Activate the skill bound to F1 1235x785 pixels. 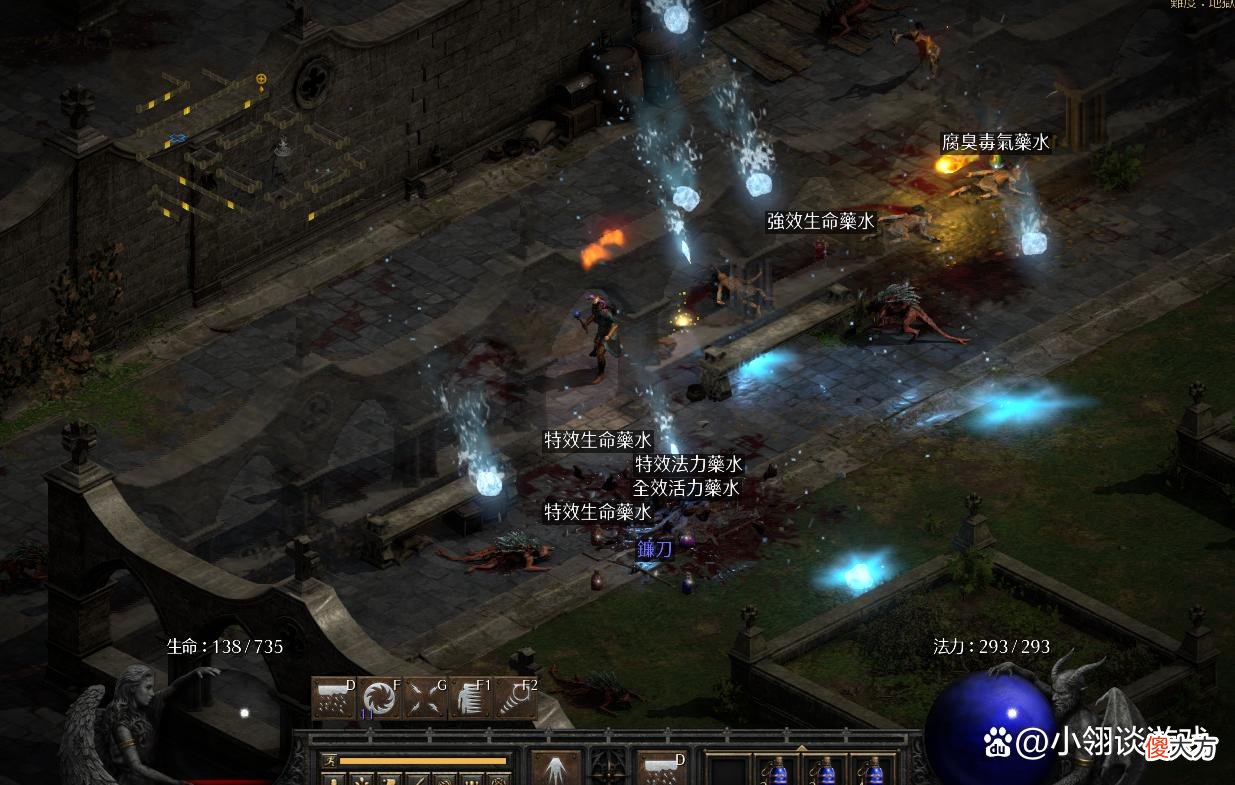[471, 698]
